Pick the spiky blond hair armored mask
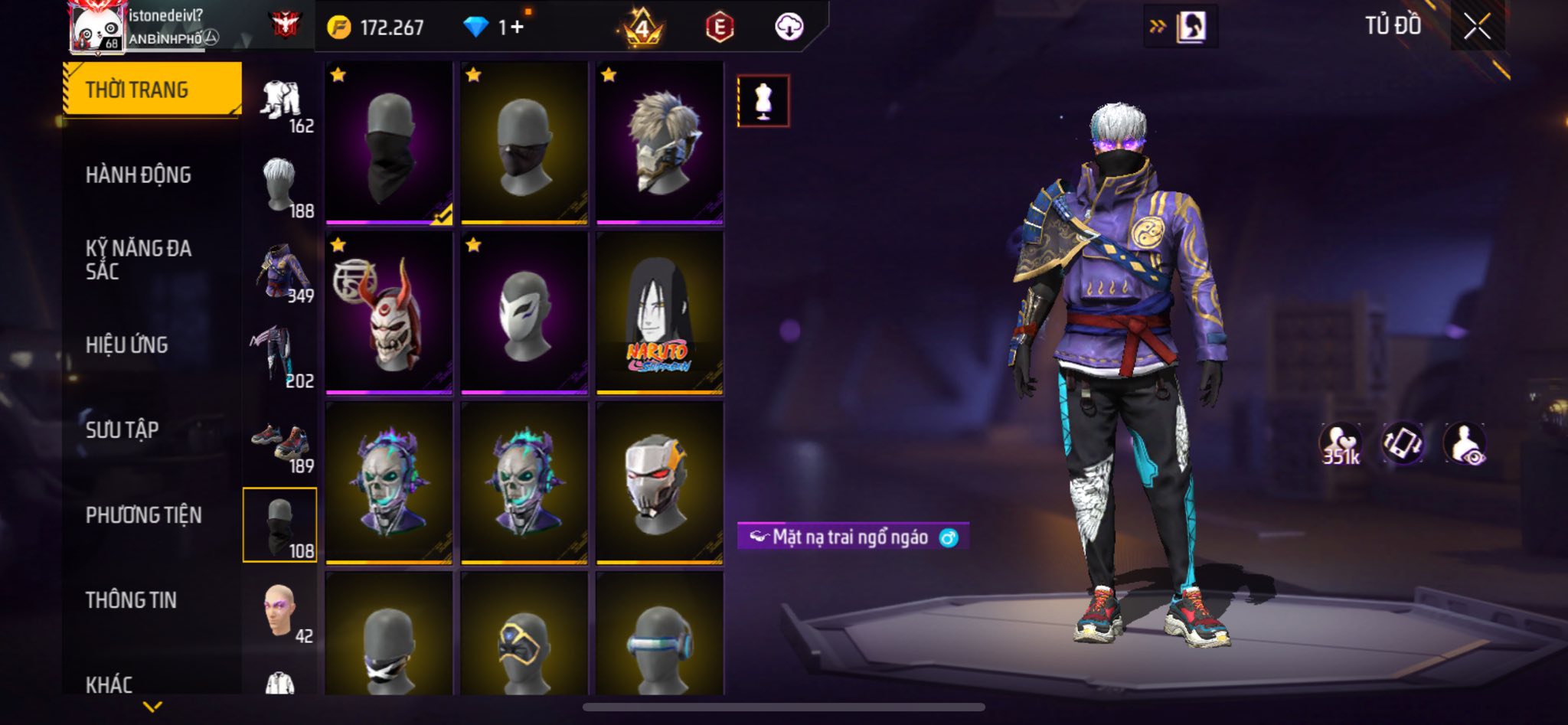The width and height of the screenshot is (1568, 725). click(x=659, y=144)
